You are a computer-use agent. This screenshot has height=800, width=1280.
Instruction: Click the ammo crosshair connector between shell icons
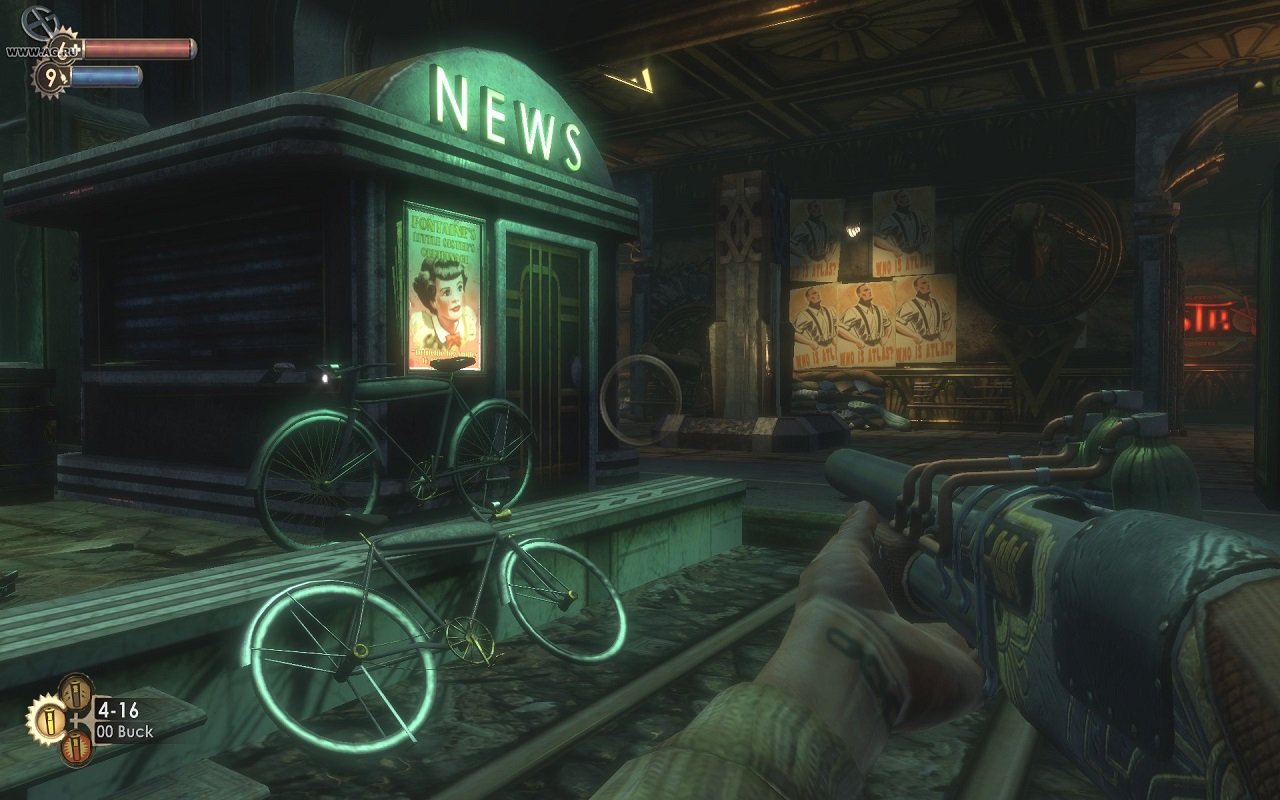77,720
